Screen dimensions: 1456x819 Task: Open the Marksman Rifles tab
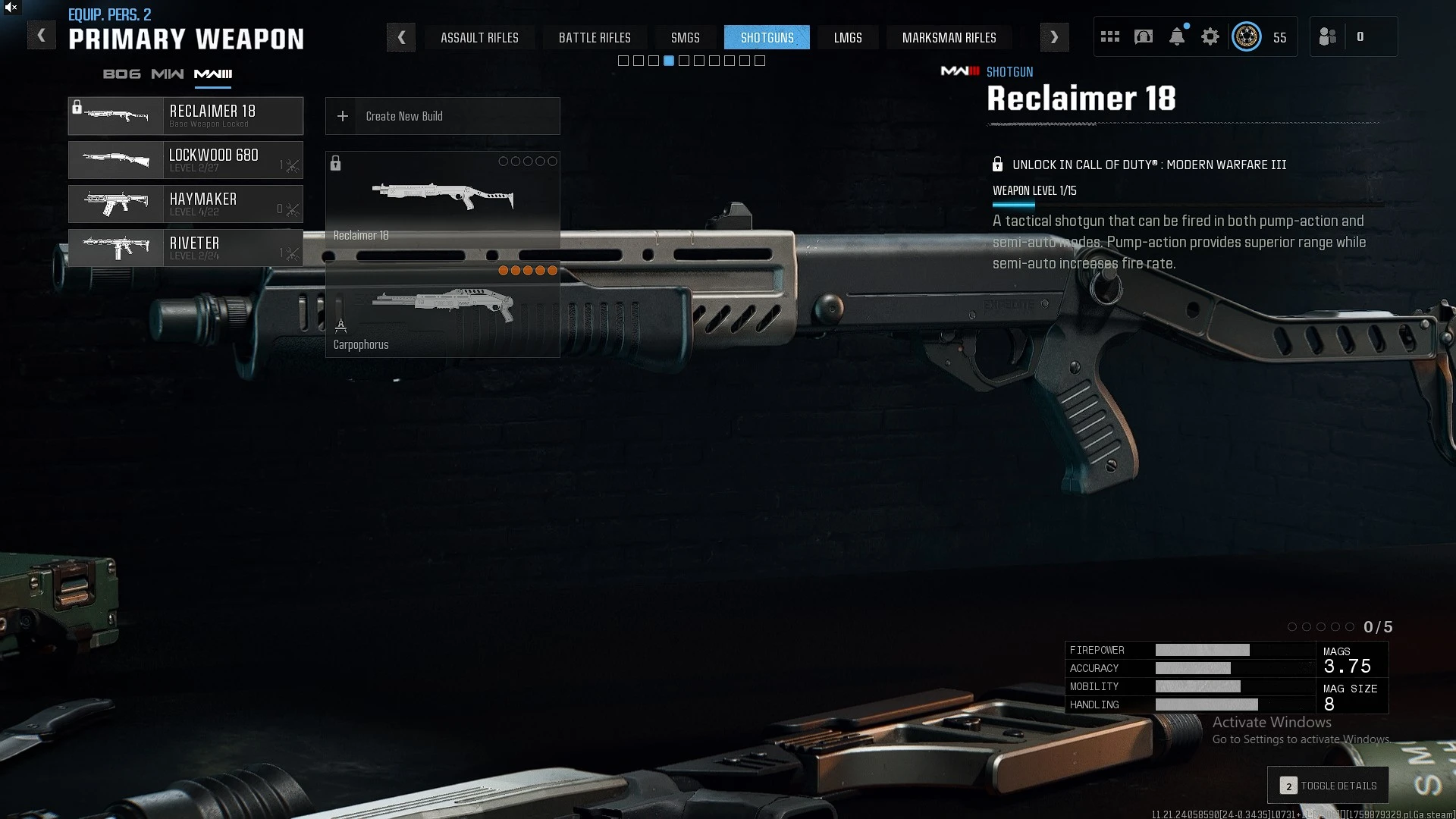949,37
